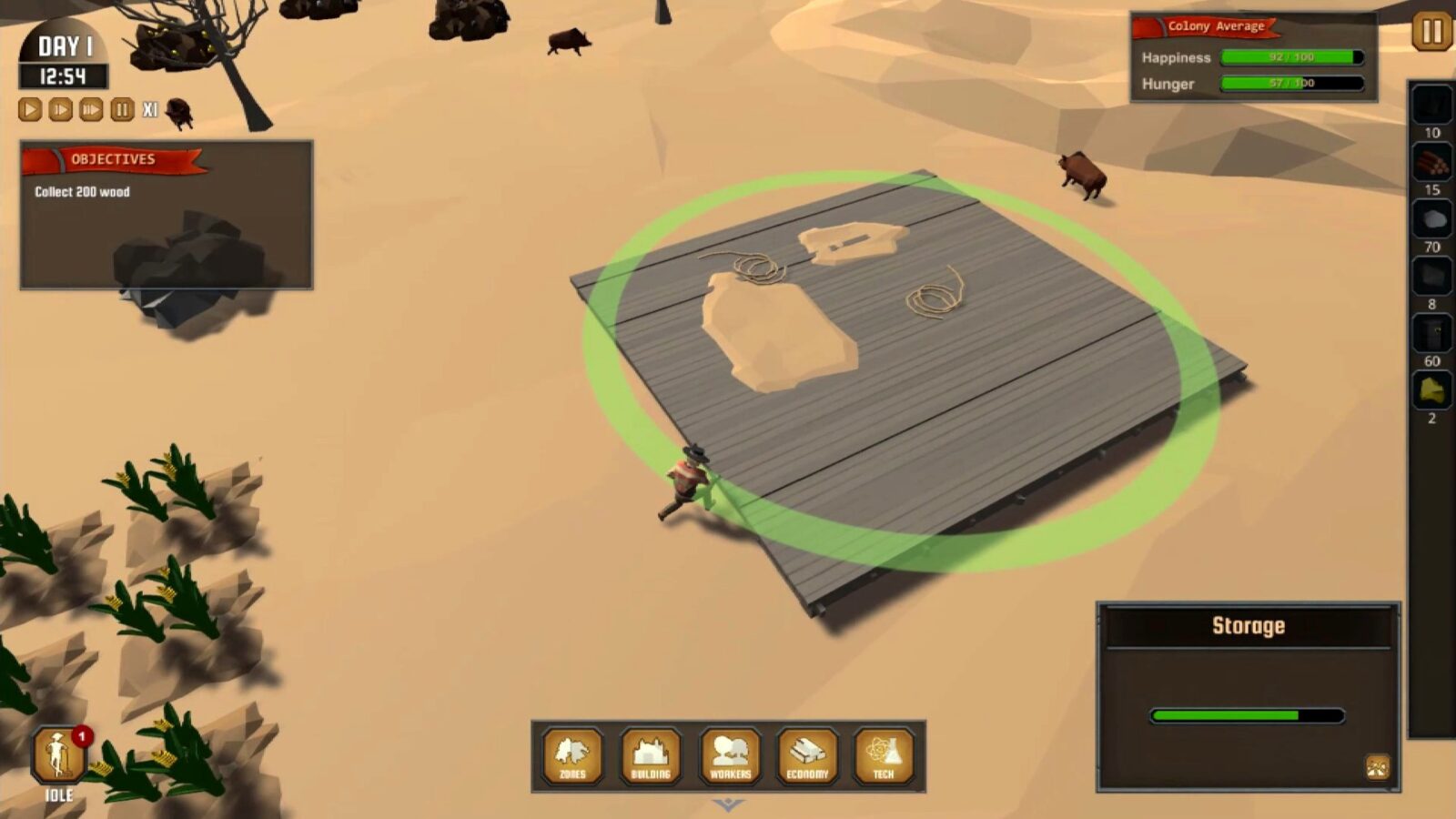Open the Building menu icon

click(650, 757)
